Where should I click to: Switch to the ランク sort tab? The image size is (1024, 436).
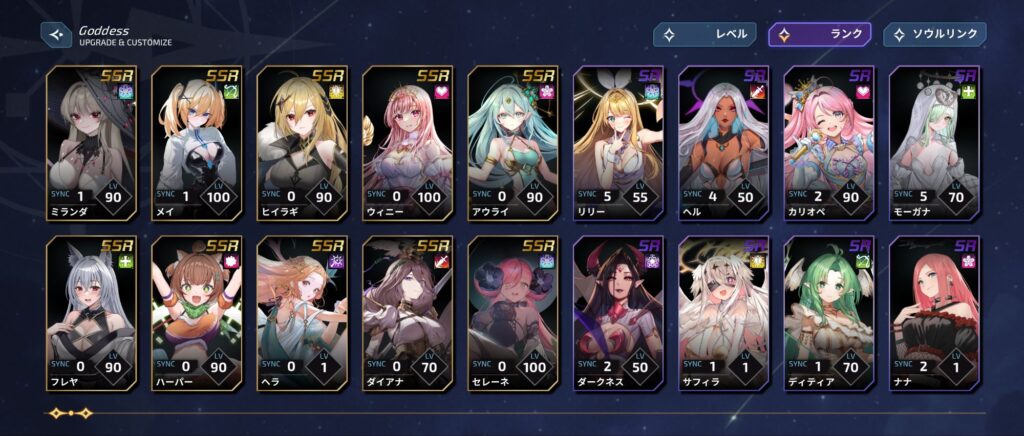point(819,34)
